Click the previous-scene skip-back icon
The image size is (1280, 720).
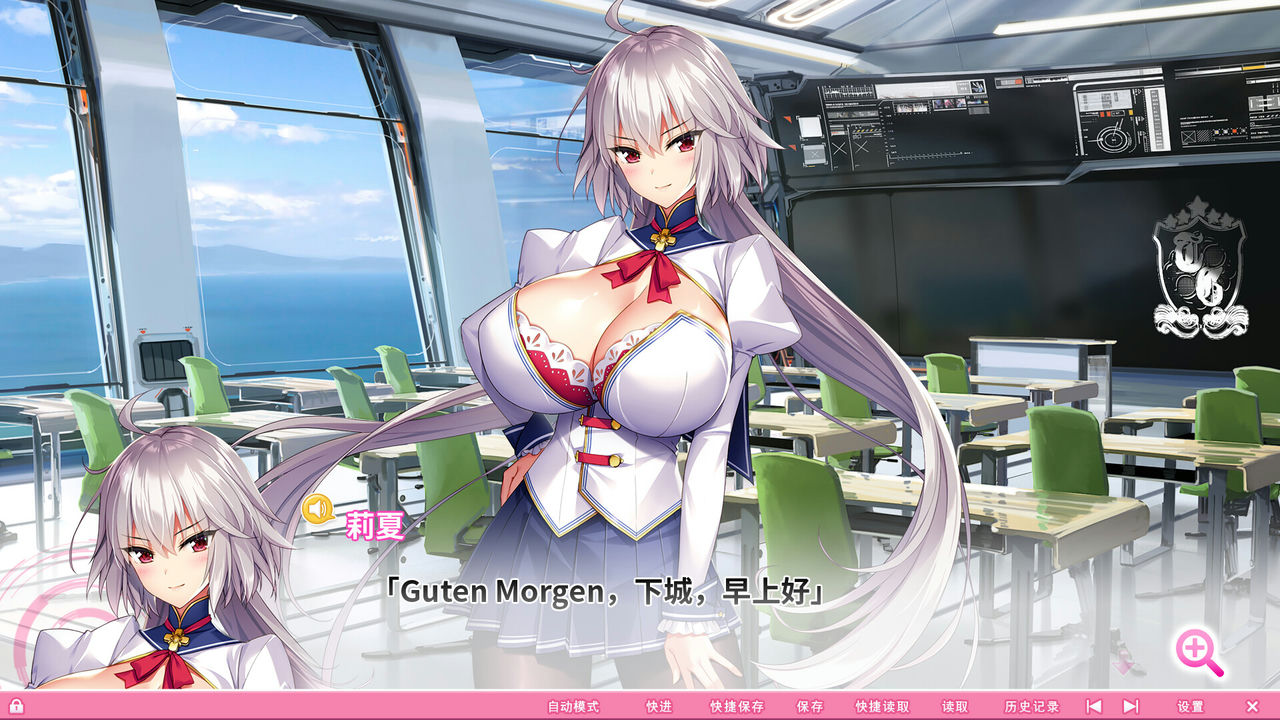[x=1096, y=705]
